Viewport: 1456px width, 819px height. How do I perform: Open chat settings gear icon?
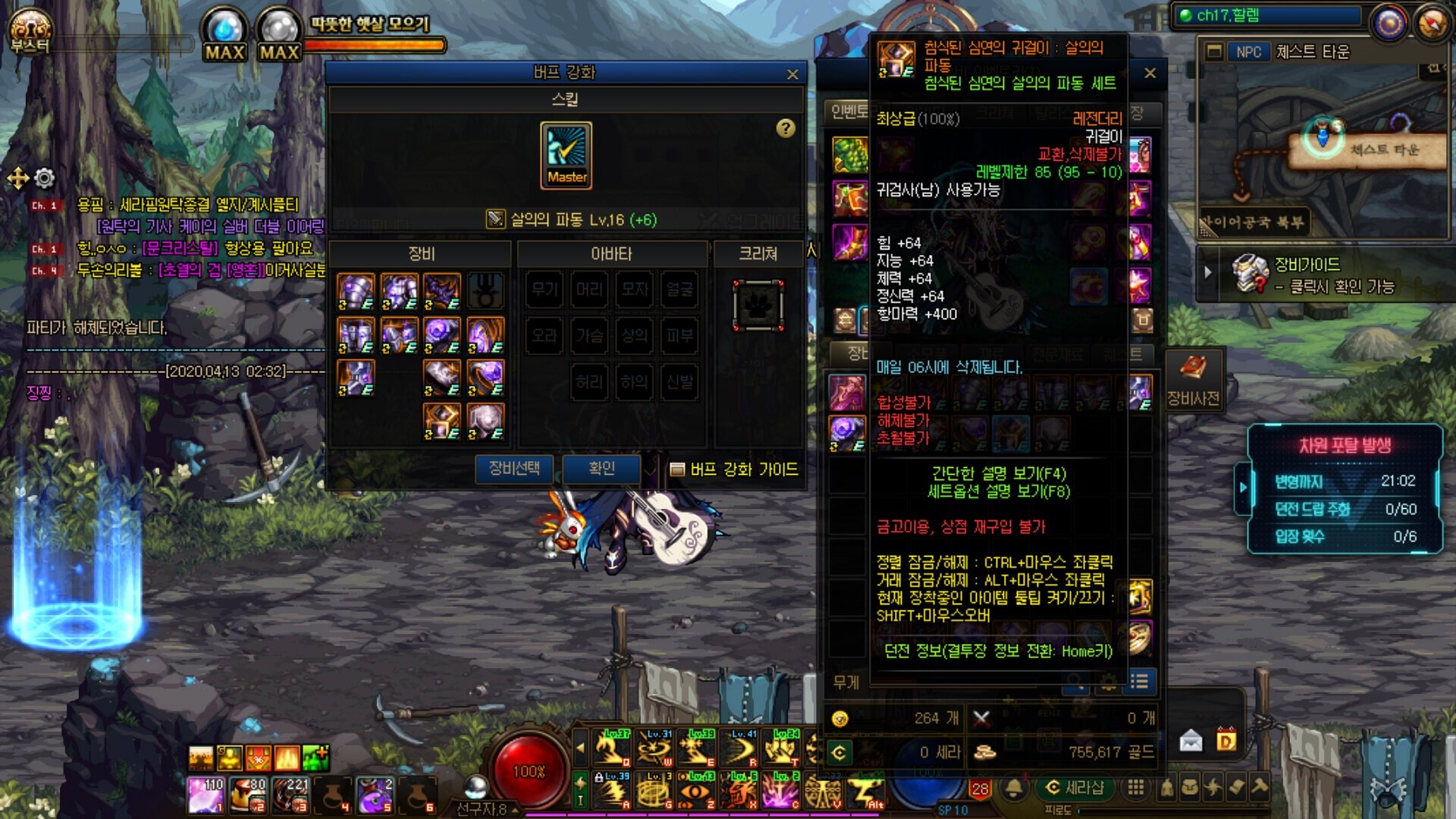click(45, 178)
